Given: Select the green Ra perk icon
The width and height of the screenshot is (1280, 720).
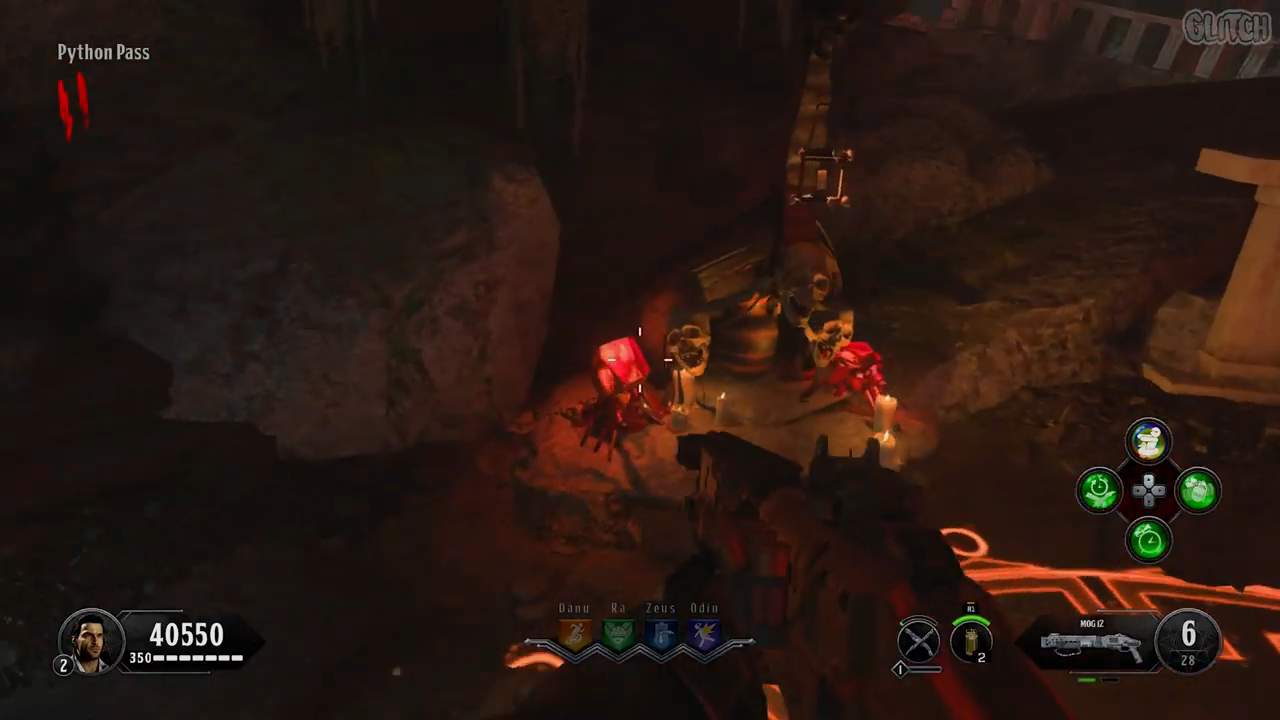Looking at the screenshot, I should click(618, 634).
